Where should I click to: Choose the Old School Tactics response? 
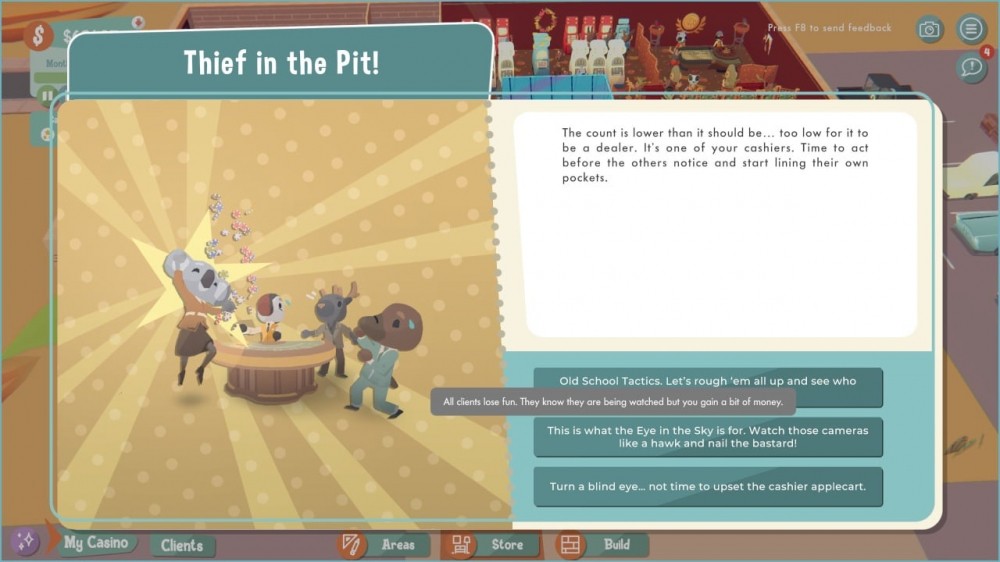coord(708,380)
